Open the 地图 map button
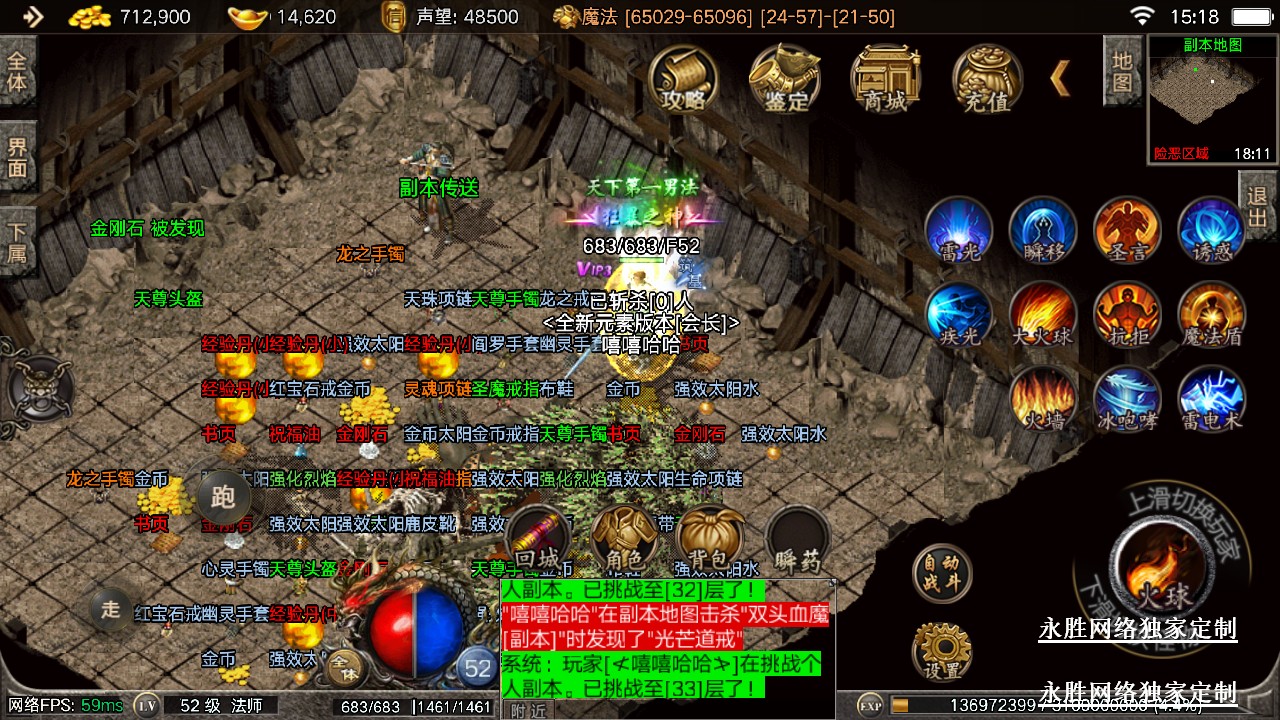This screenshot has width=1280, height=720. coord(1122,71)
